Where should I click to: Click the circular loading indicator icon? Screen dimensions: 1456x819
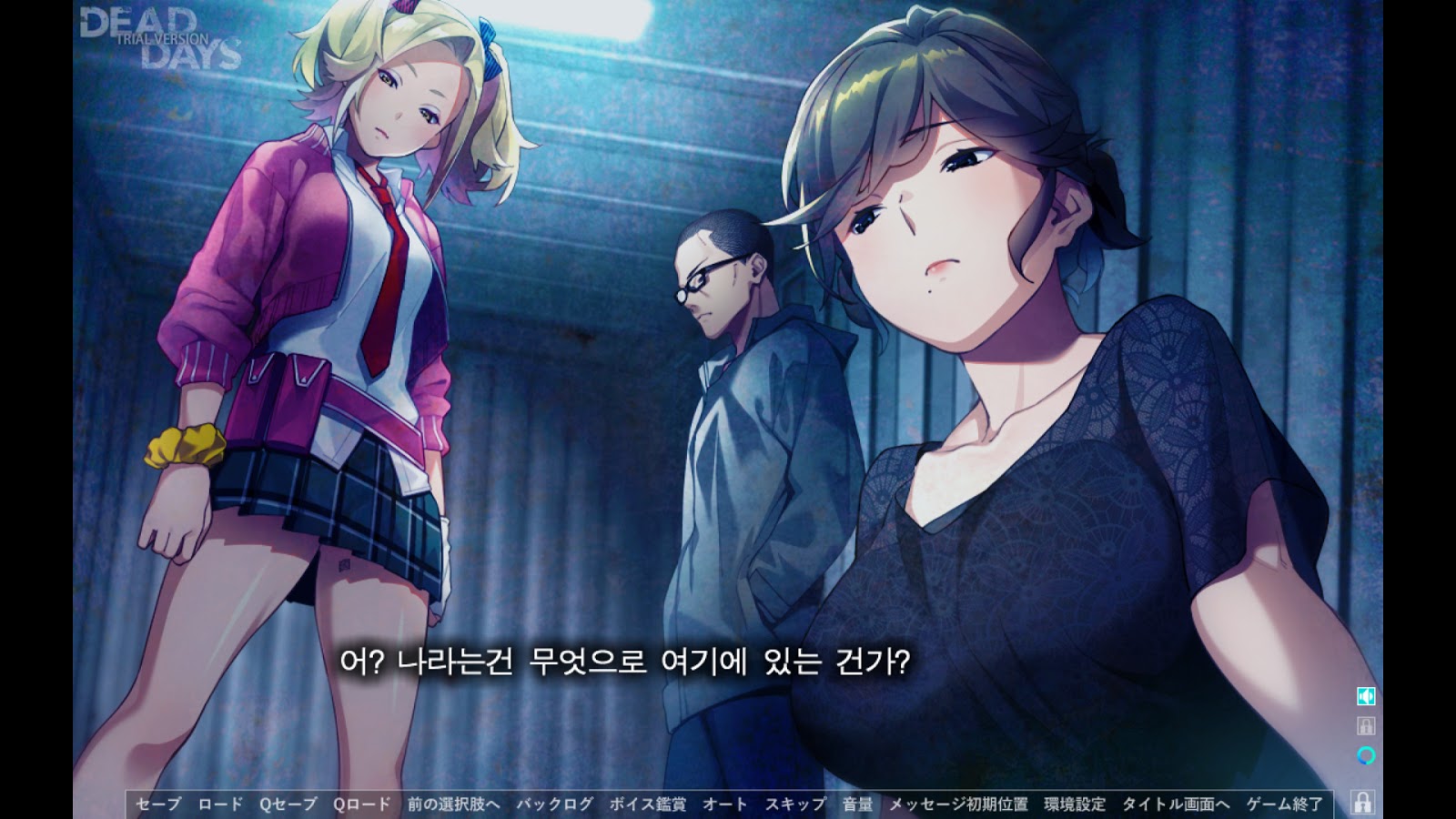[x=1367, y=754]
